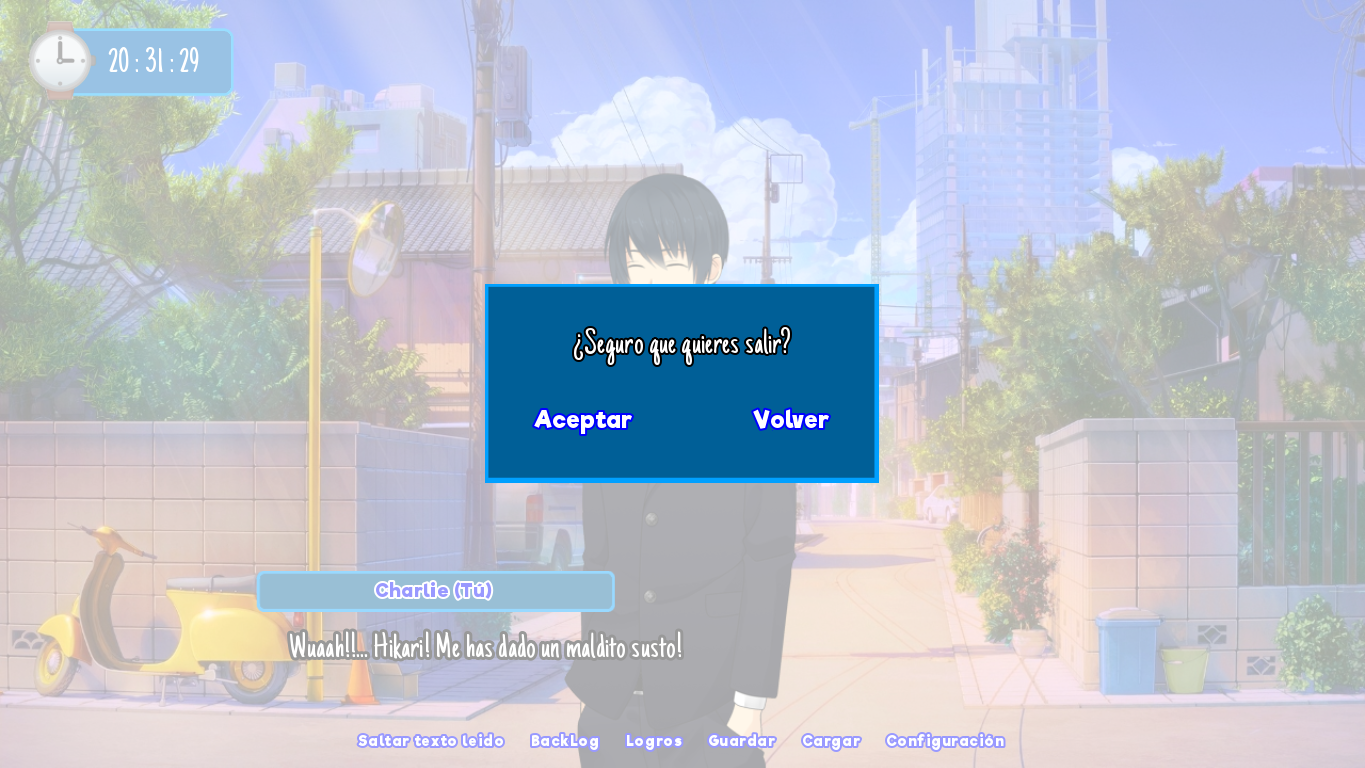Open the BackLog
1365x768 pixels.
pyautogui.click(x=565, y=741)
